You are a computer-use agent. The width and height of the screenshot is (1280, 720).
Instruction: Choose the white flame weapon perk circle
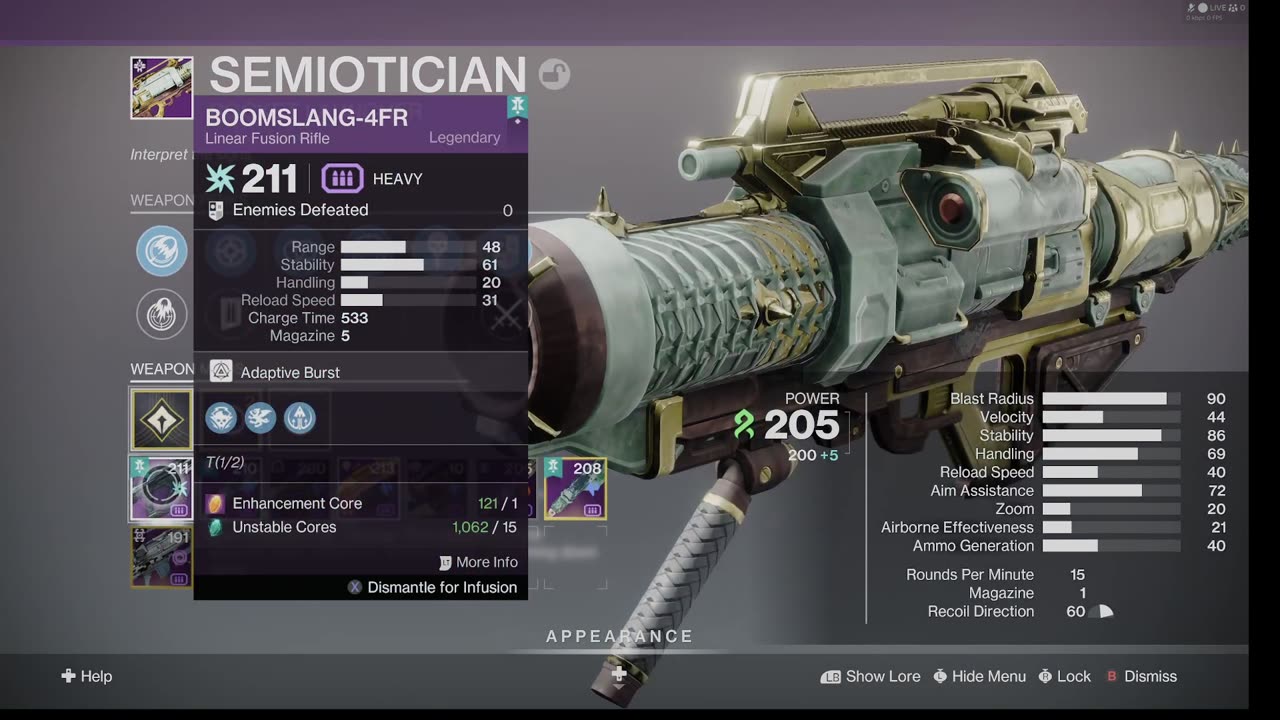pos(162,315)
